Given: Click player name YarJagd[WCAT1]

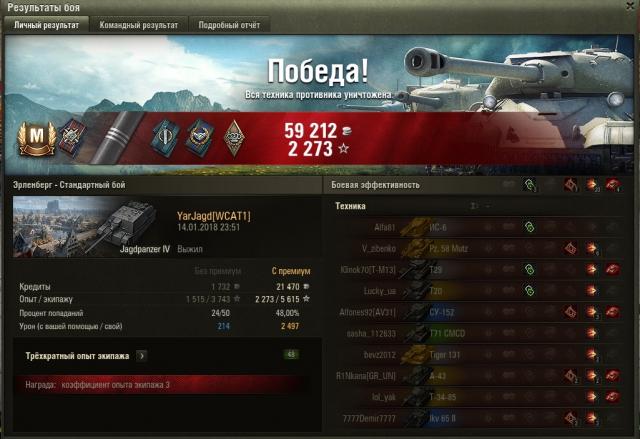Looking at the screenshot, I should (213, 216).
